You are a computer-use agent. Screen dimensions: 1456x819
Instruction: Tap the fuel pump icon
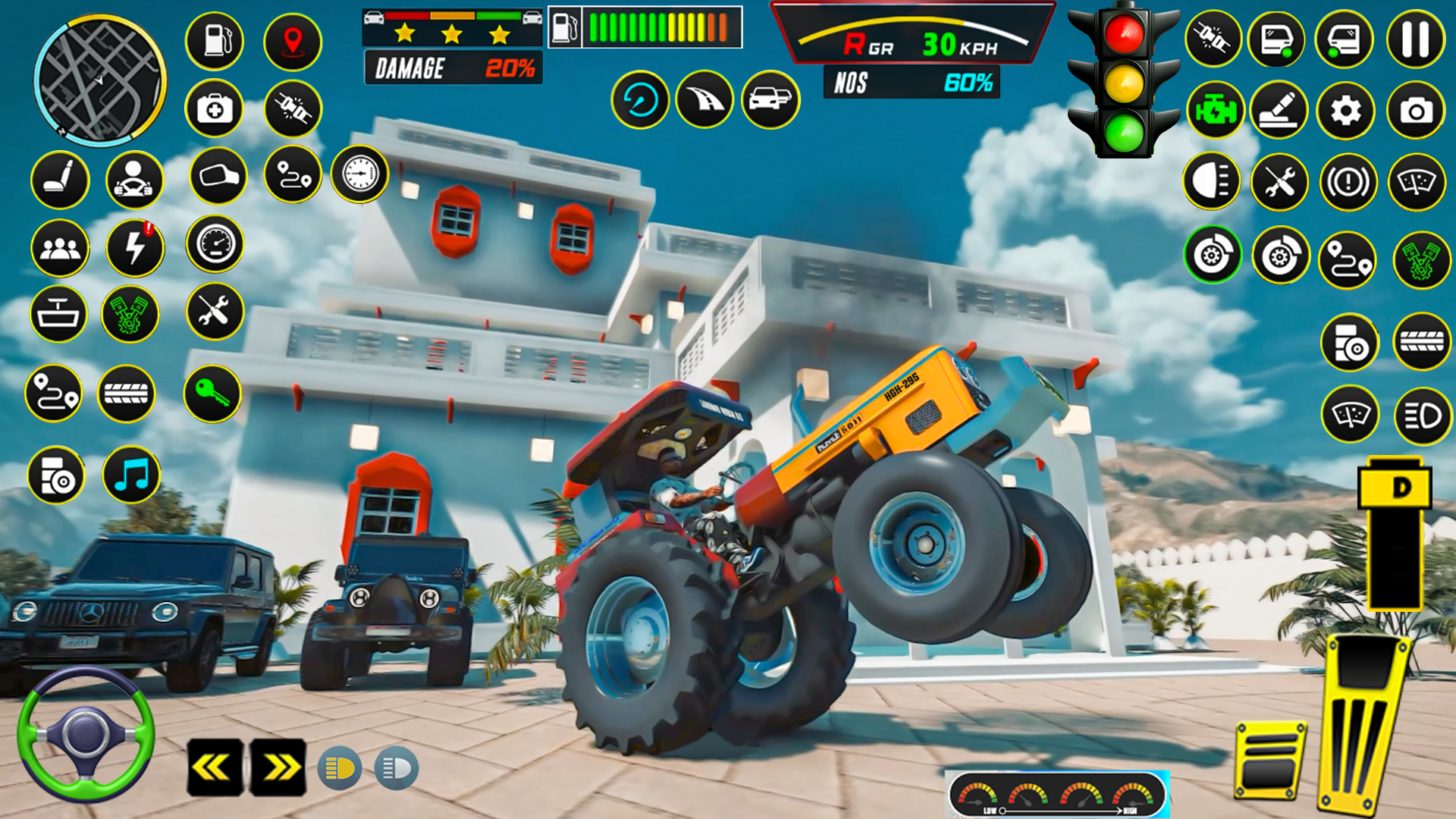[215, 41]
